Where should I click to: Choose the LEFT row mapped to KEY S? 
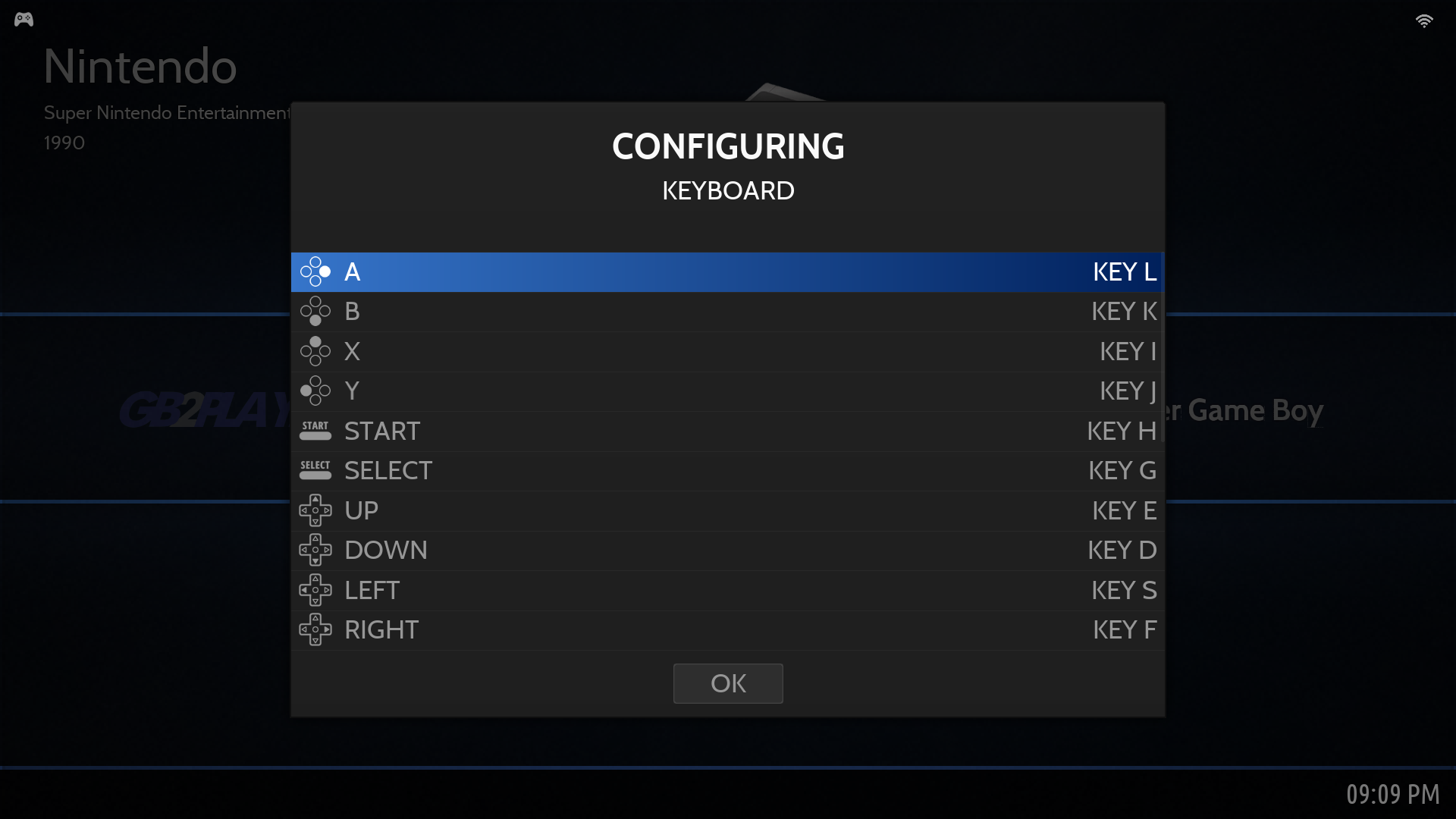(x=1123, y=589)
